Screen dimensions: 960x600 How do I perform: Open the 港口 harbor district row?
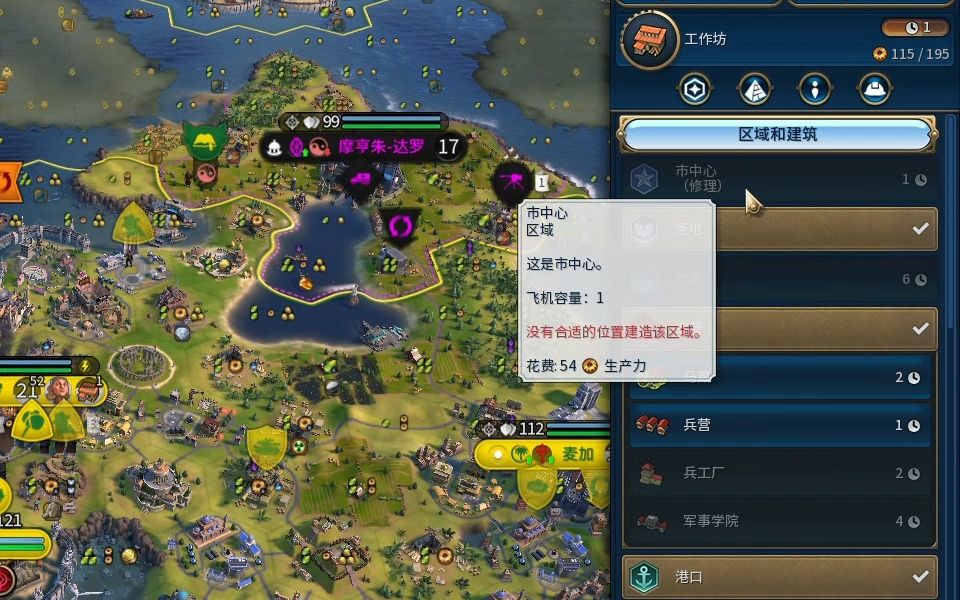coord(780,576)
